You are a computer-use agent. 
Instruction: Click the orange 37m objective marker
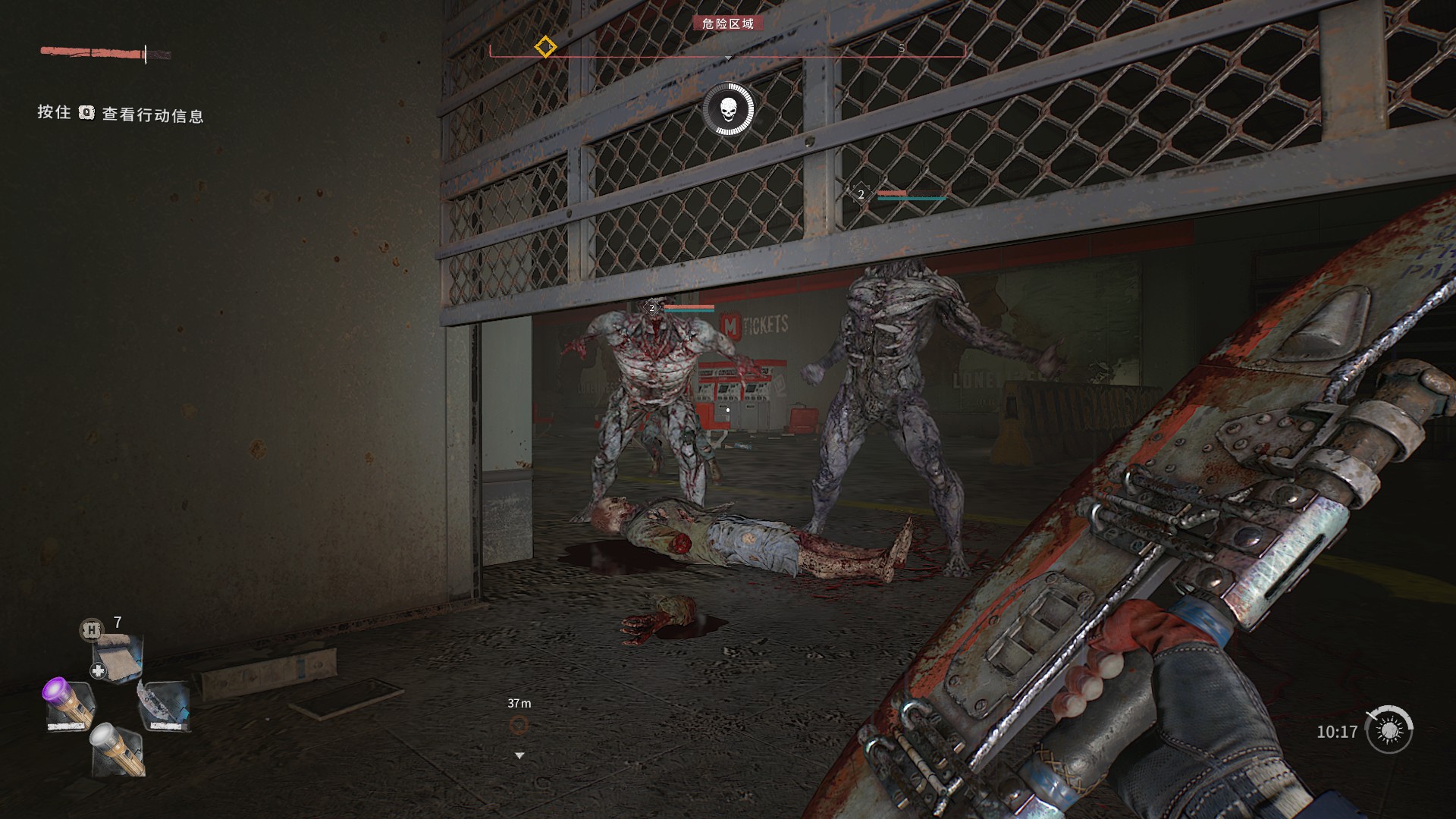tap(519, 726)
